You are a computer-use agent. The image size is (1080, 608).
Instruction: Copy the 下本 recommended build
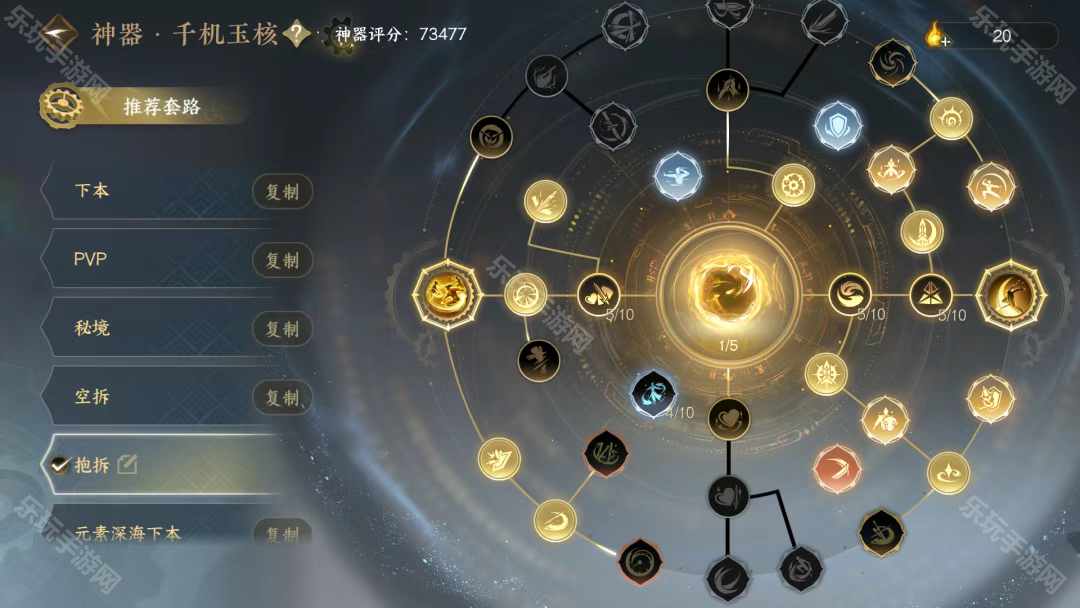281,192
